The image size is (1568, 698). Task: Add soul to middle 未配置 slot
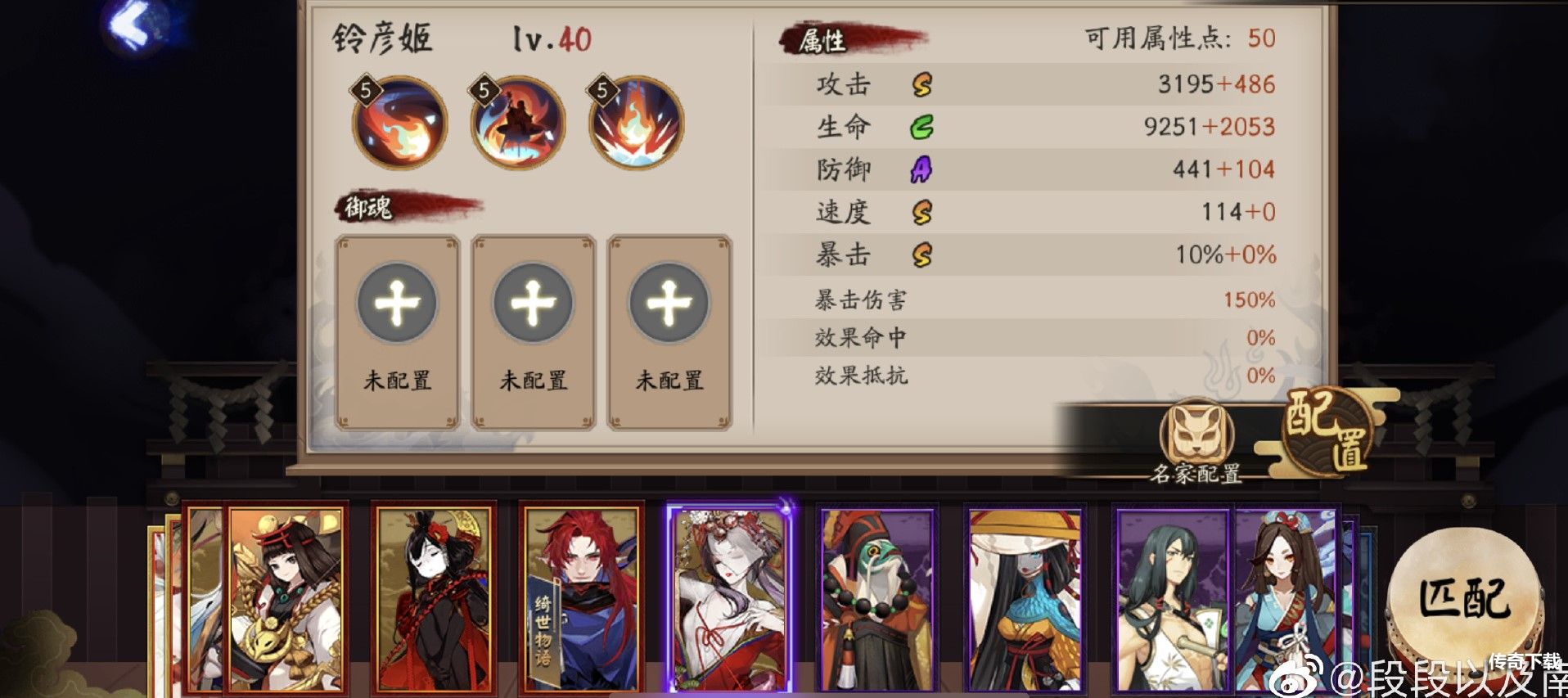533,303
